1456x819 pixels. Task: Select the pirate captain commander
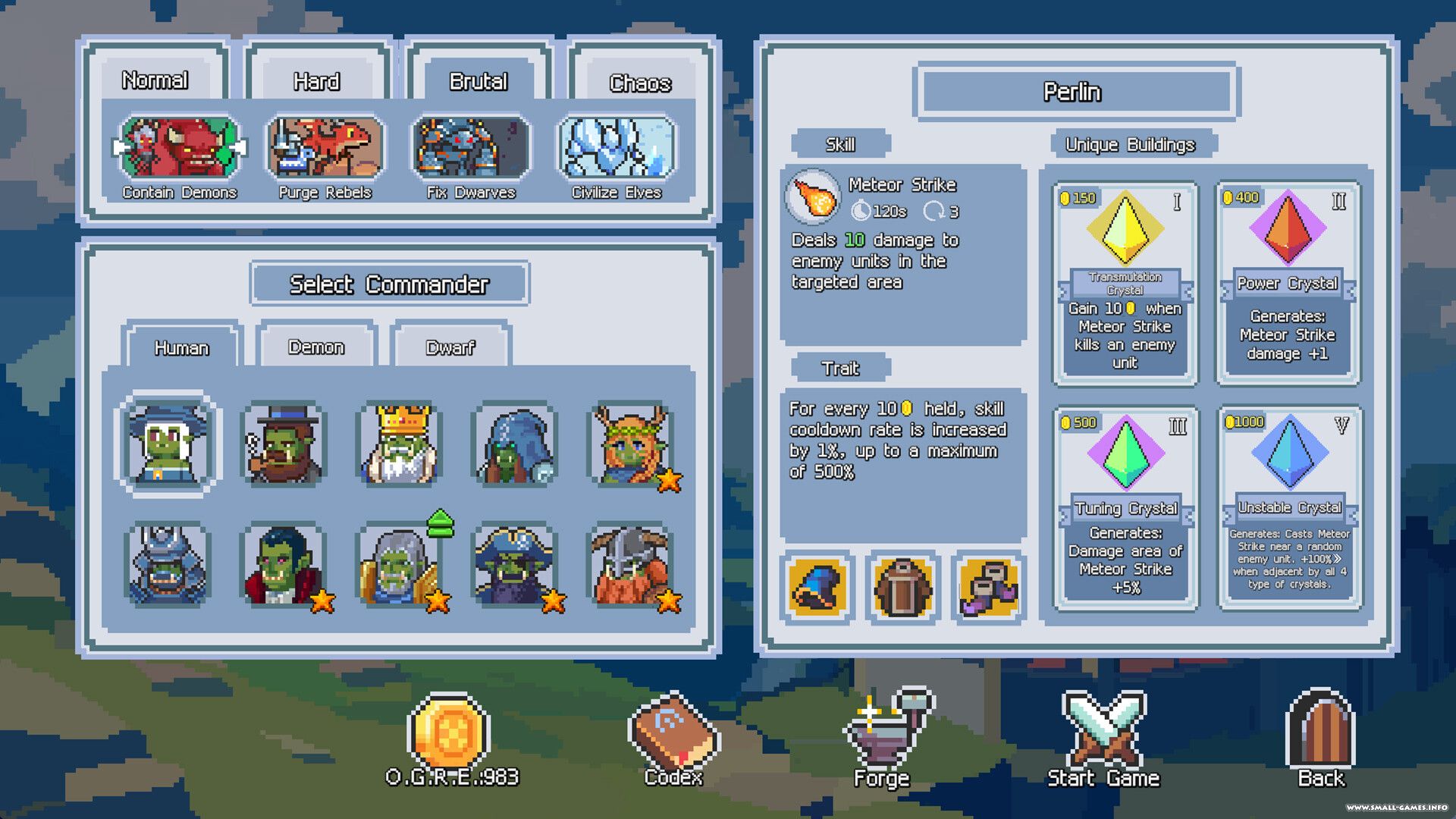tap(516, 565)
